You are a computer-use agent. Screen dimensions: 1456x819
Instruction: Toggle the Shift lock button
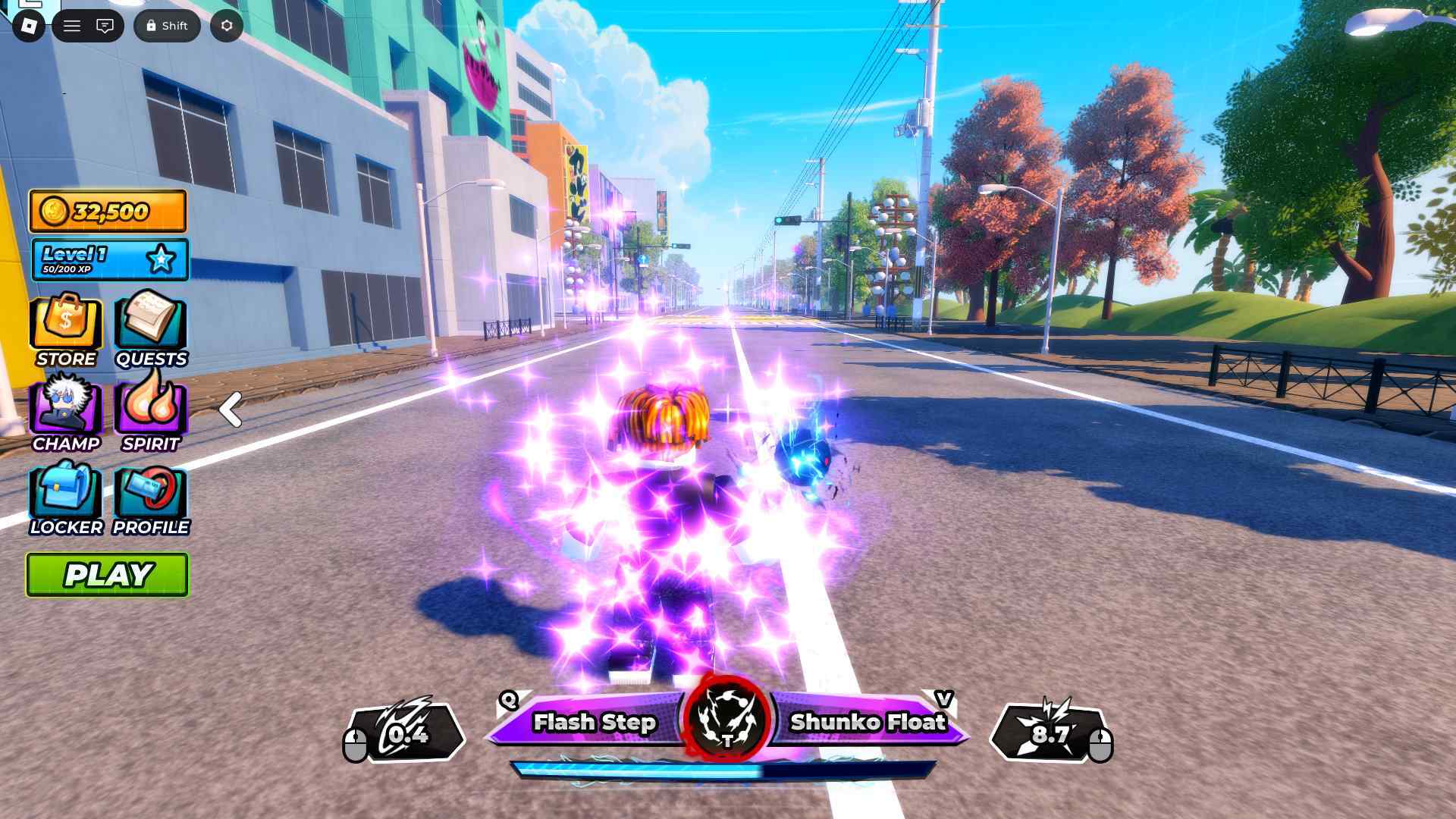(167, 26)
